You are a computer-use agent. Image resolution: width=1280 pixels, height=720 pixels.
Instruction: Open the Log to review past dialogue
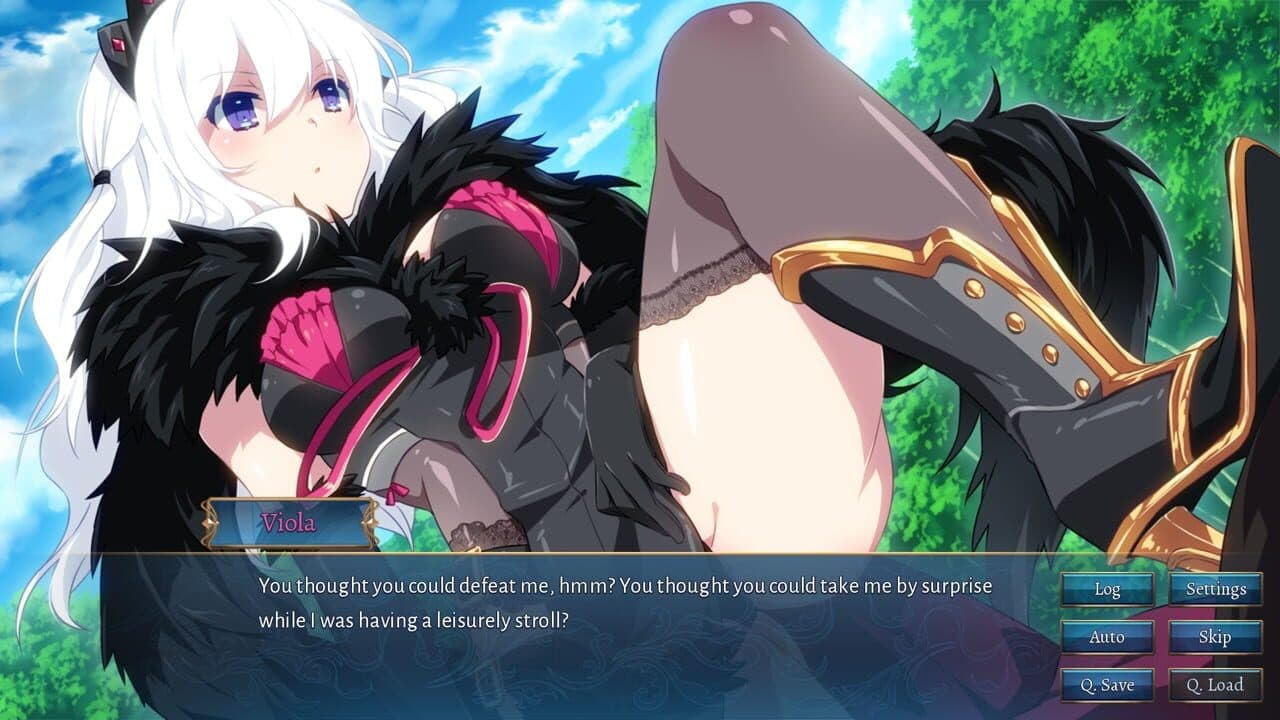1108,589
